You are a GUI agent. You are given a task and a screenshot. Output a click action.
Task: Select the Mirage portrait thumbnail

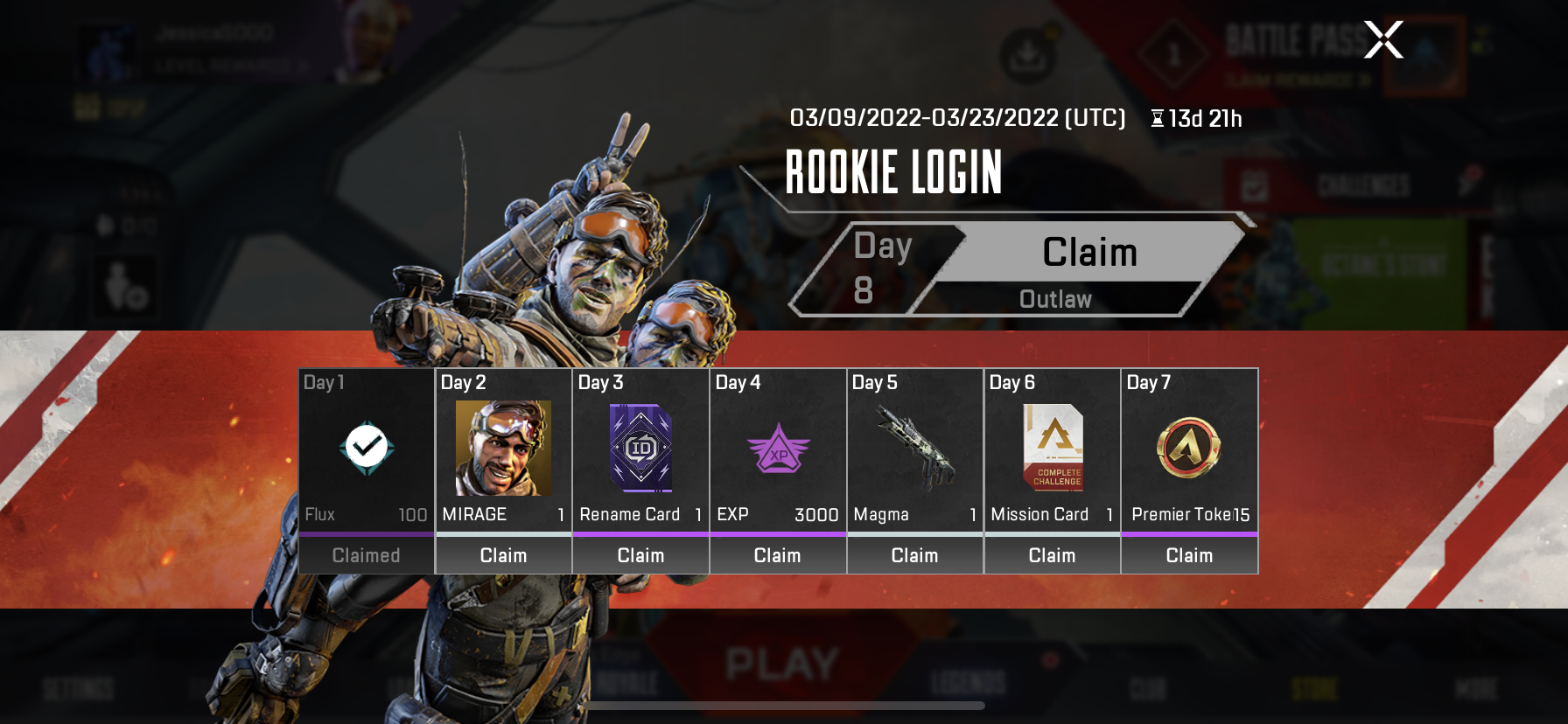(503, 448)
